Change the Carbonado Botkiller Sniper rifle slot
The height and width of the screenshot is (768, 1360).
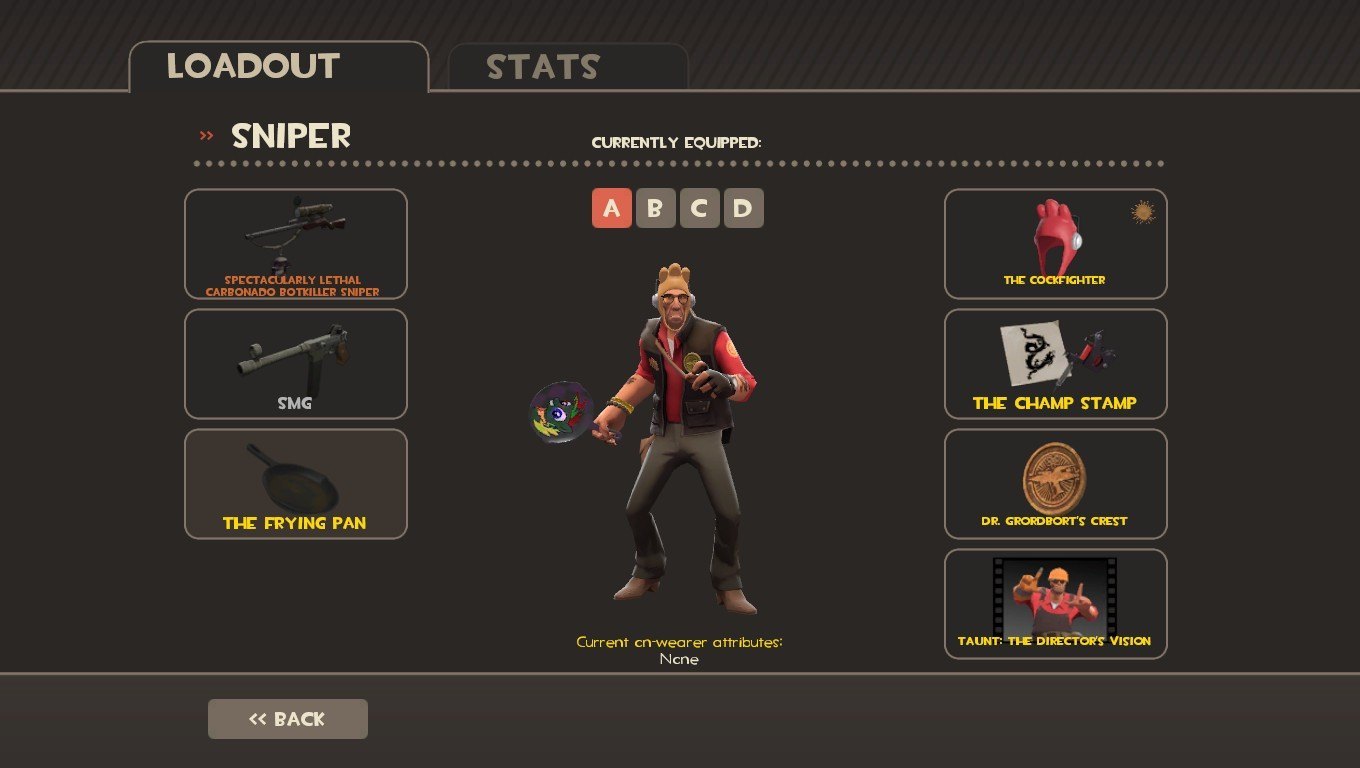point(296,244)
